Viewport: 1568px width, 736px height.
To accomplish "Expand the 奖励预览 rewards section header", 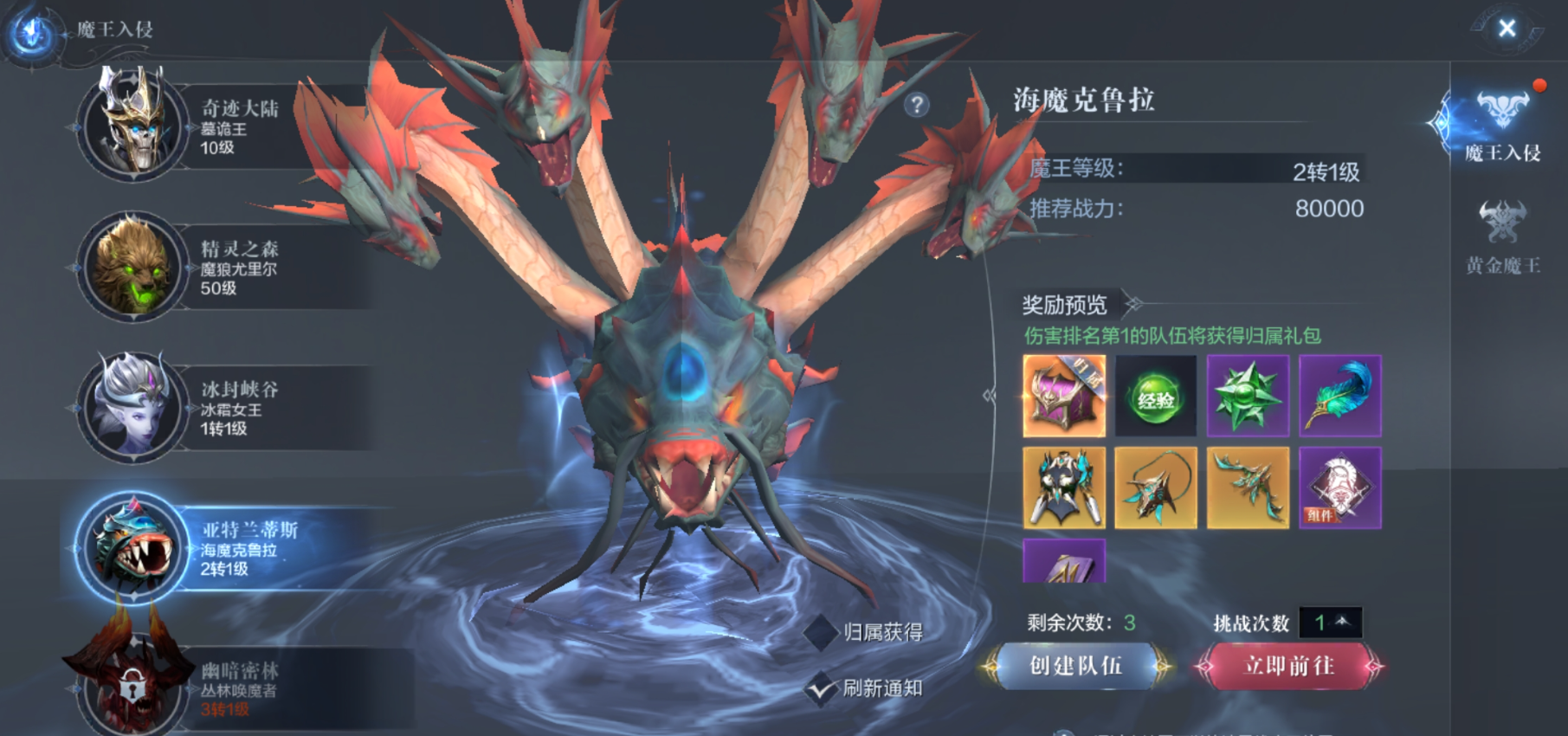I will pyautogui.click(x=1065, y=302).
